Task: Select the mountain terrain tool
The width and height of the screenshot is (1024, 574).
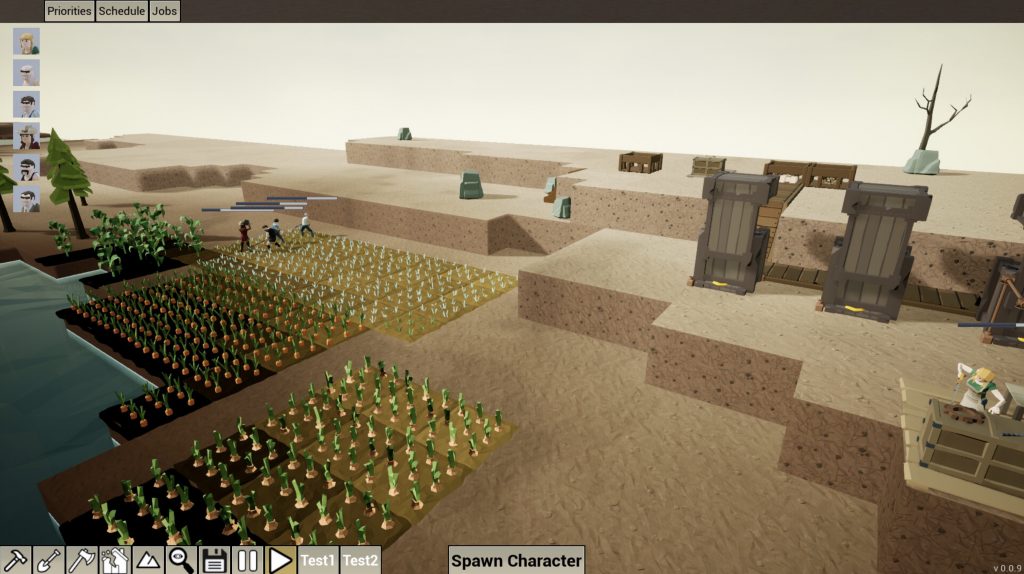Action: (147, 560)
